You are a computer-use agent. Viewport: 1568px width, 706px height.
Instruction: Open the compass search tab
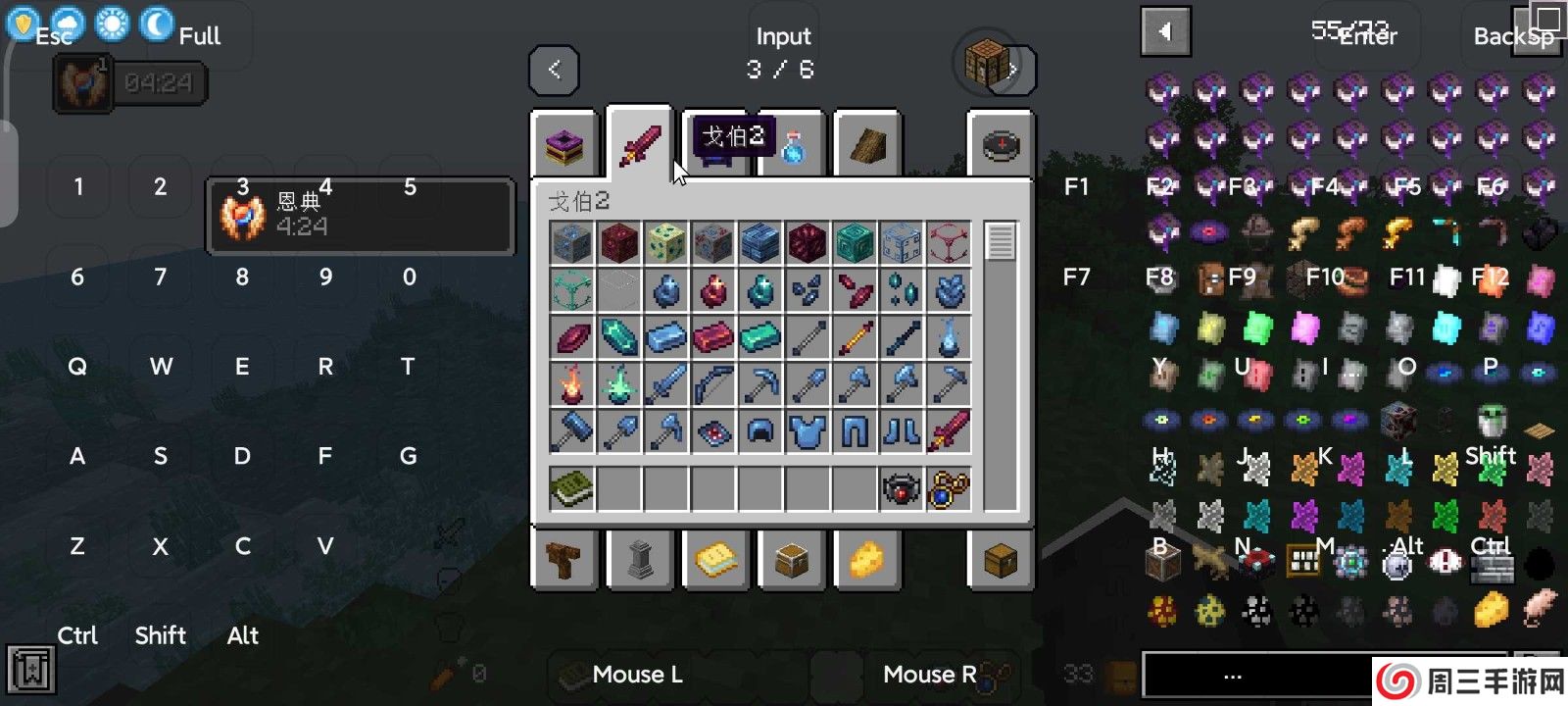click(1001, 145)
